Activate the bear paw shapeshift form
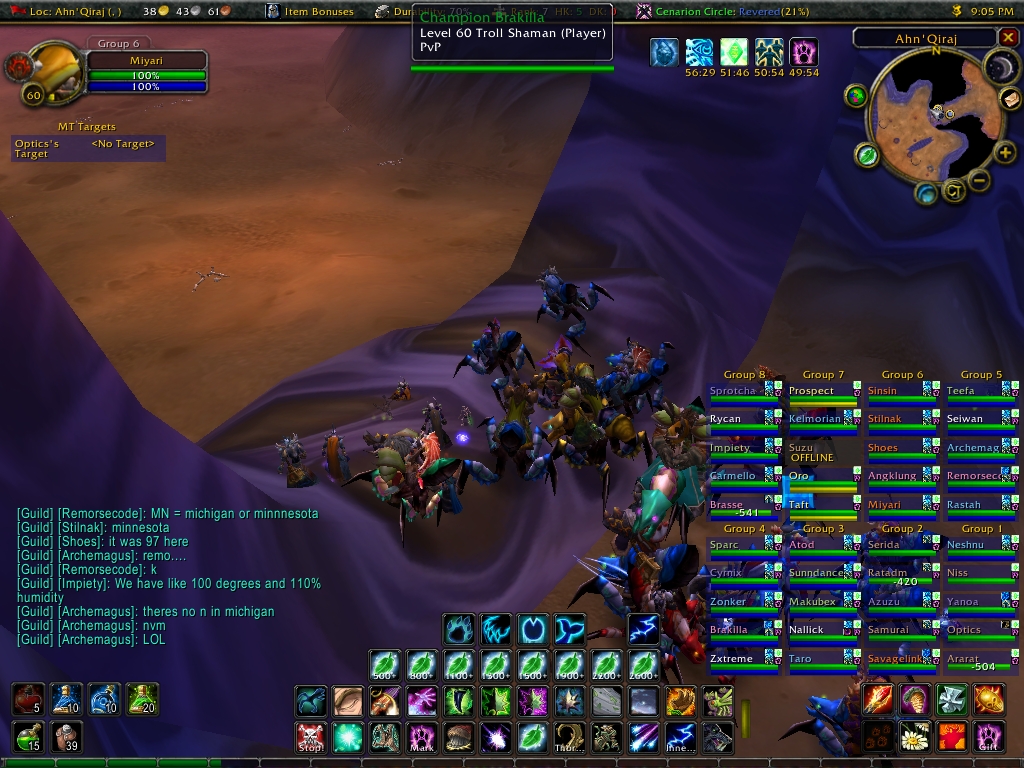 (458, 629)
